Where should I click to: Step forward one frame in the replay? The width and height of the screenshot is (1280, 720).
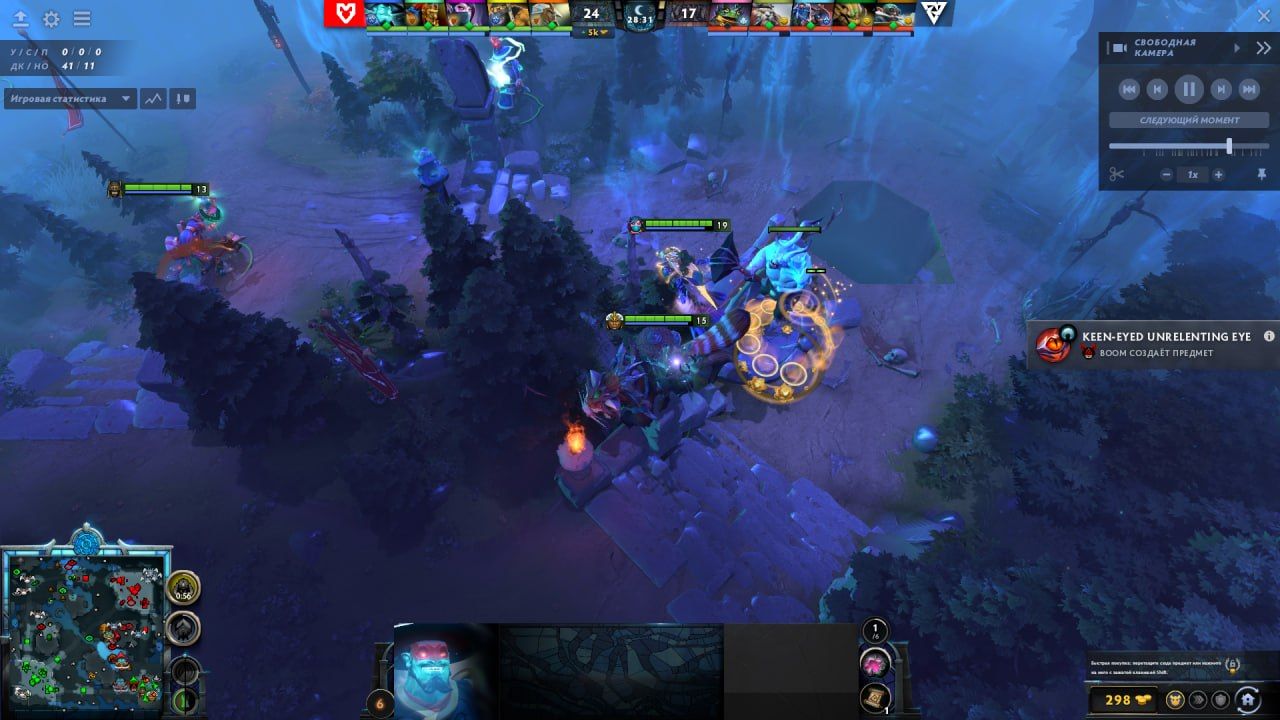click(1221, 89)
